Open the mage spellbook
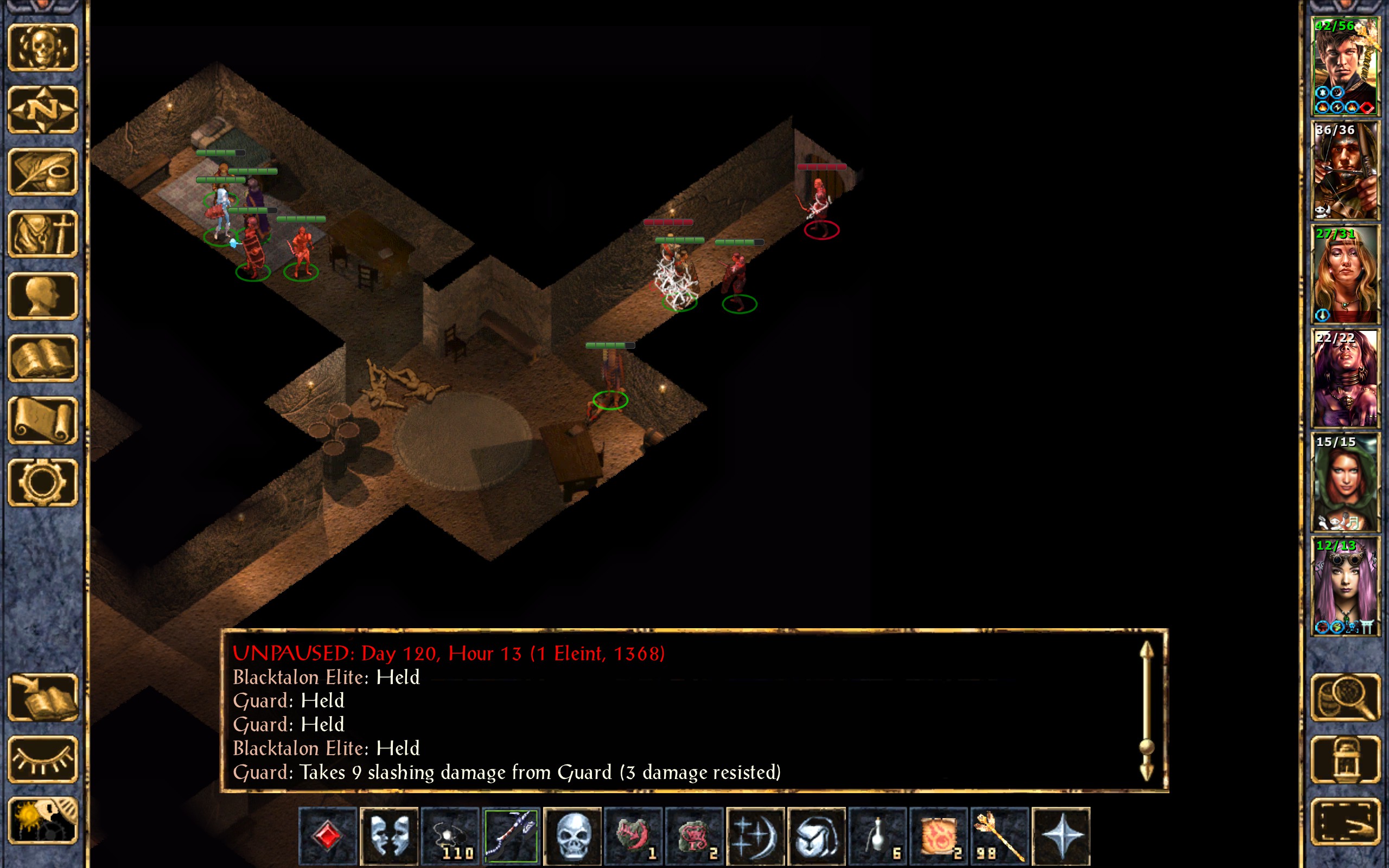The height and width of the screenshot is (868, 1389). click(43, 358)
